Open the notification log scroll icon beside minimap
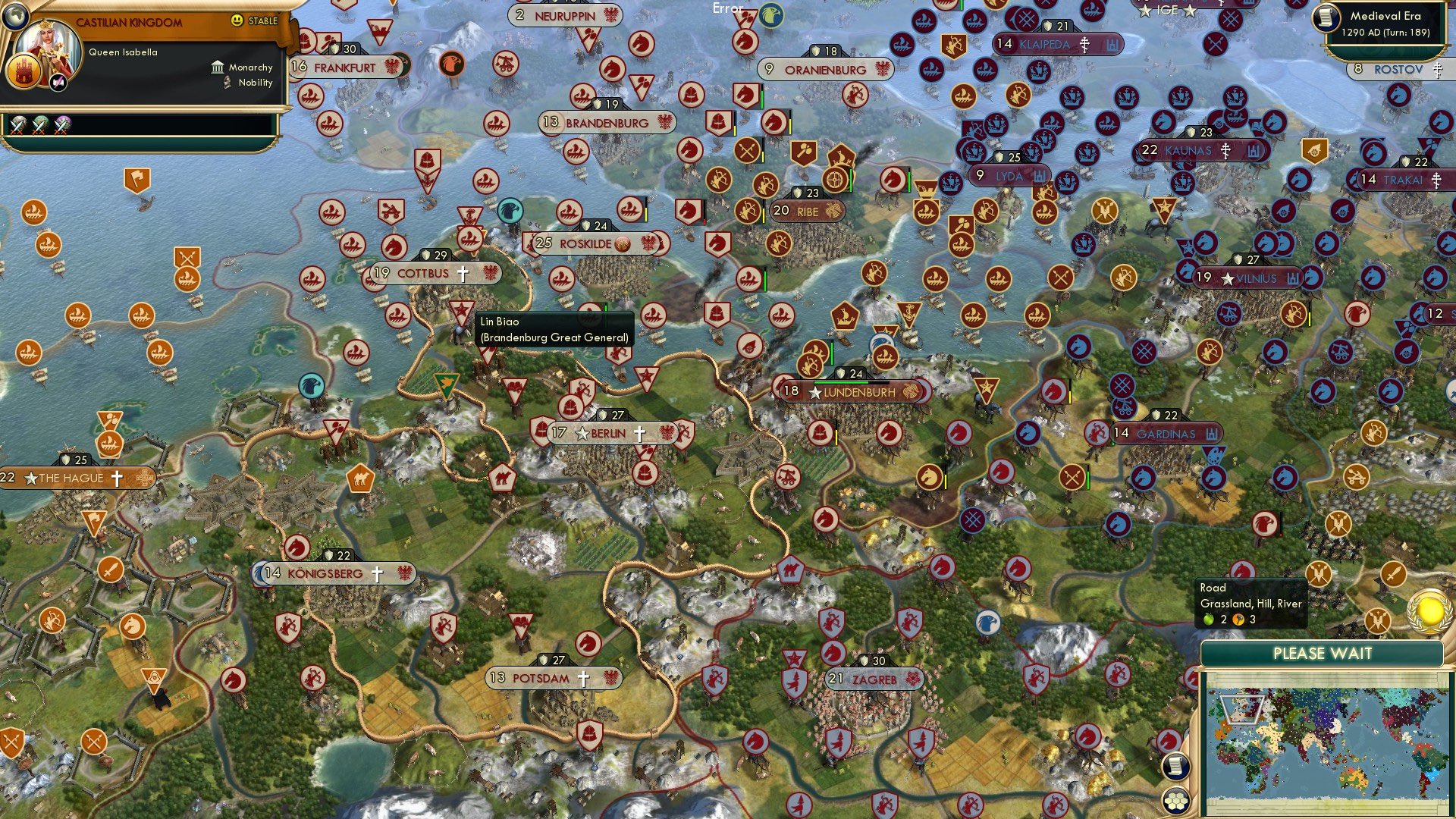This screenshot has width=1456, height=819. tap(1175, 767)
